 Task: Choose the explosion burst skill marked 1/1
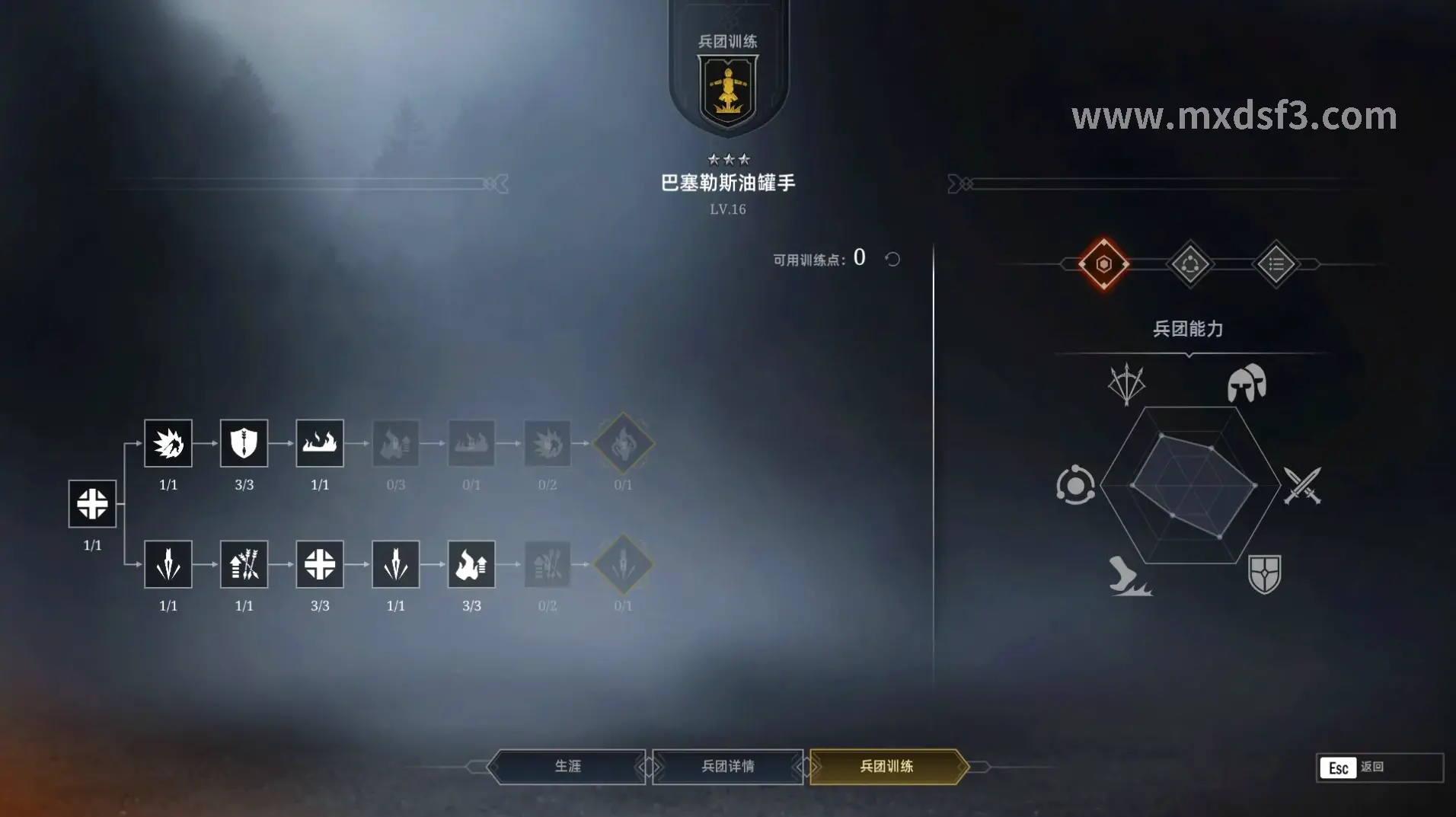(168, 443)
